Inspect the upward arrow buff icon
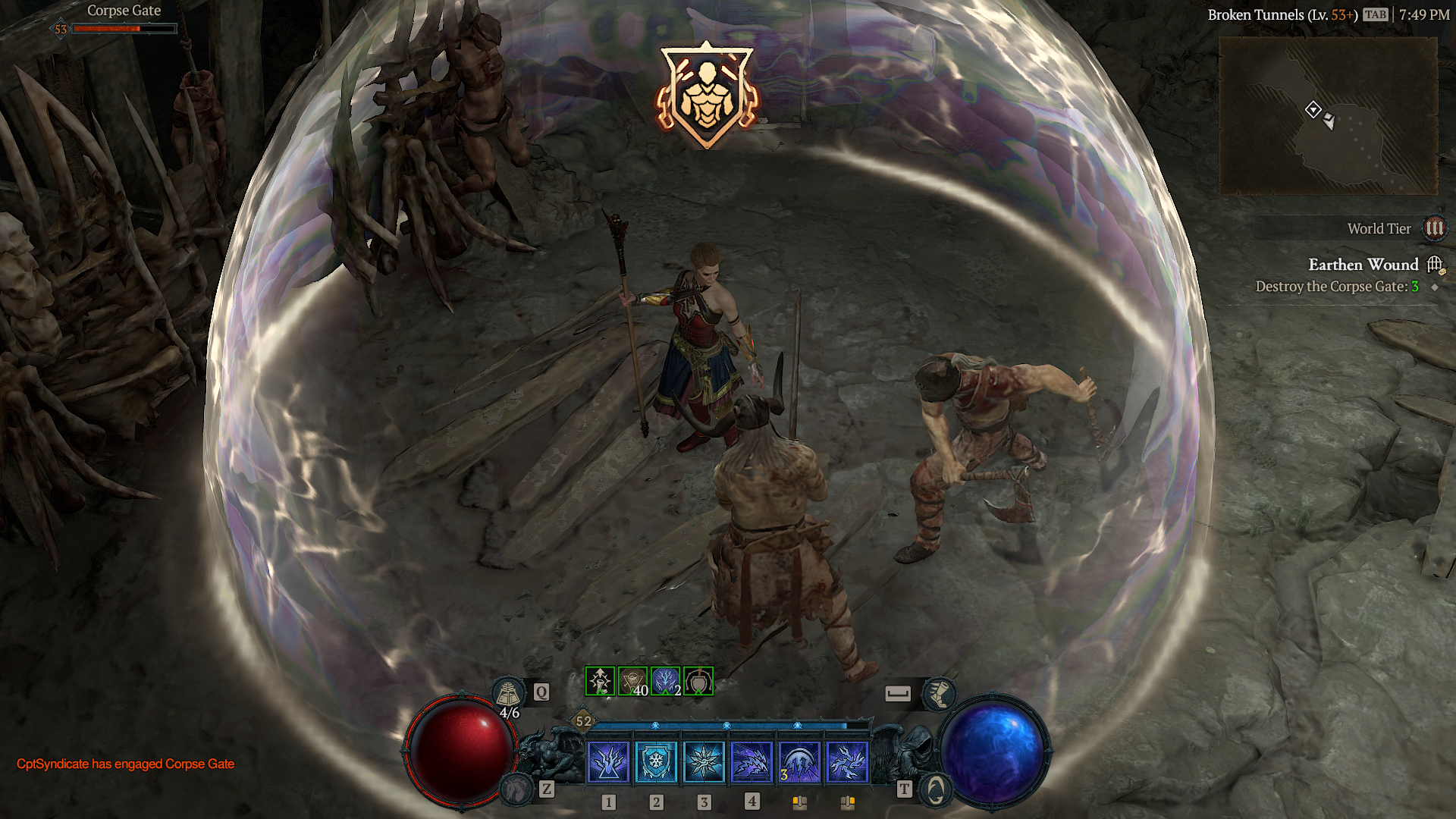 tap(600, 681)
